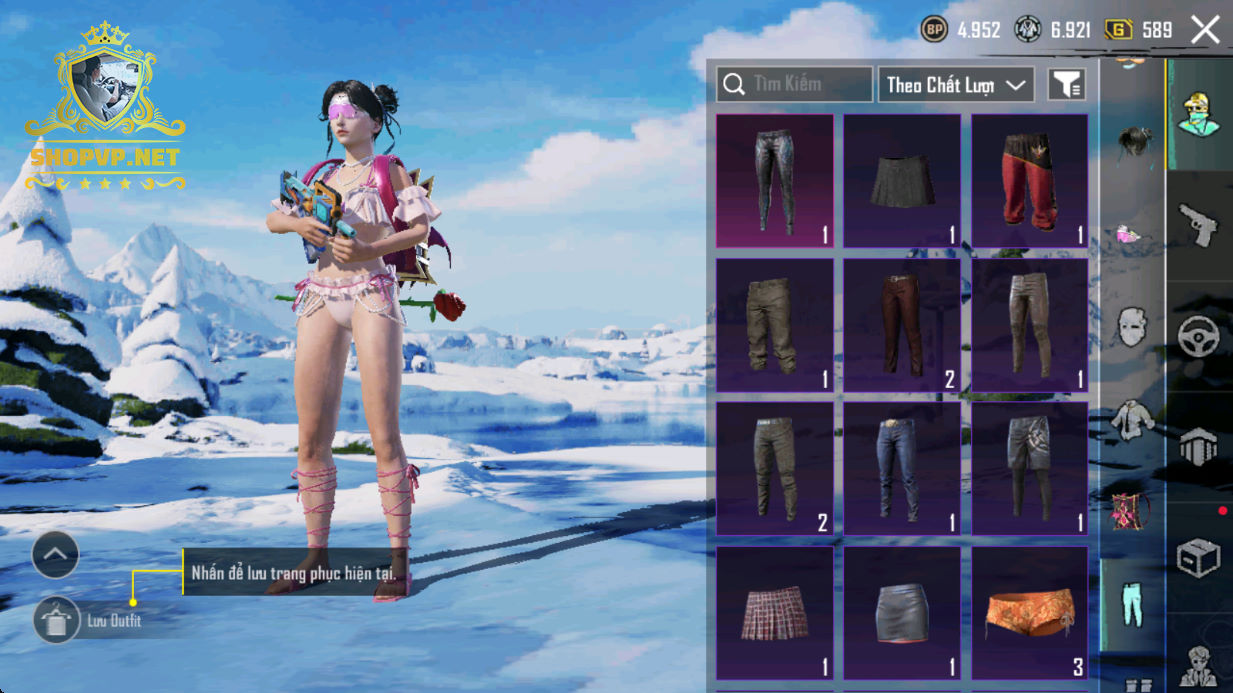Viewport: 1233px width, 693px height.
Task: Choose the red baggy pants item
Action: coord(1029,180)
